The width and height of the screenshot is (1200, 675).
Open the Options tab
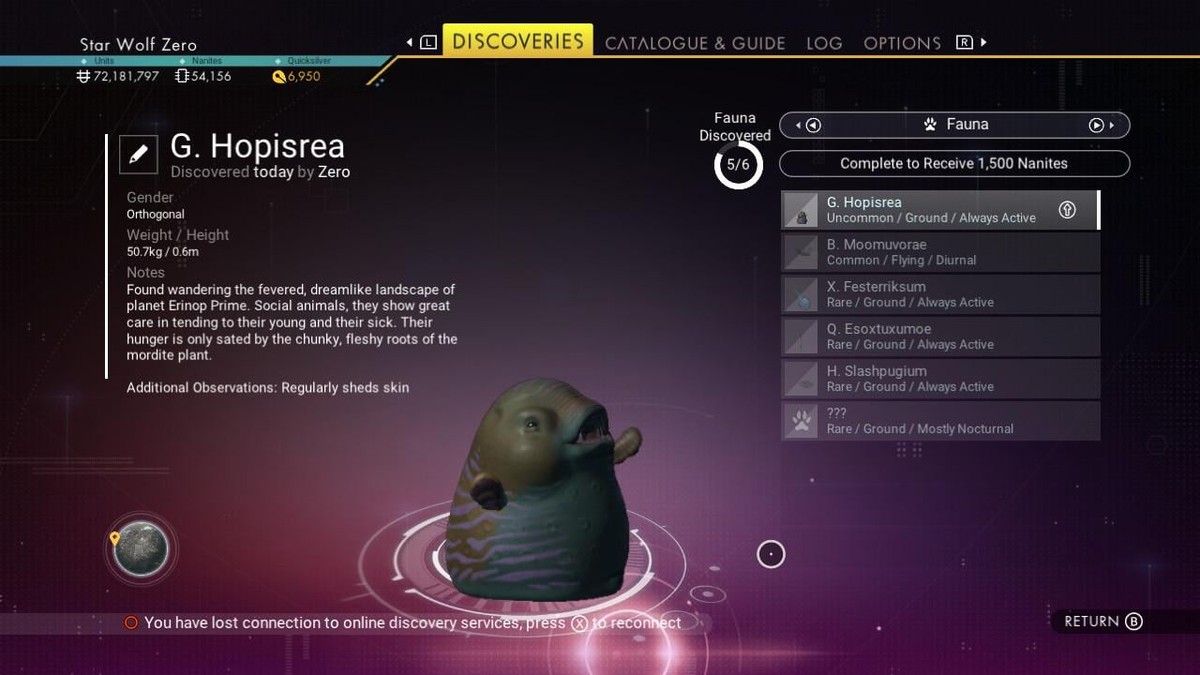coord(902,43)
